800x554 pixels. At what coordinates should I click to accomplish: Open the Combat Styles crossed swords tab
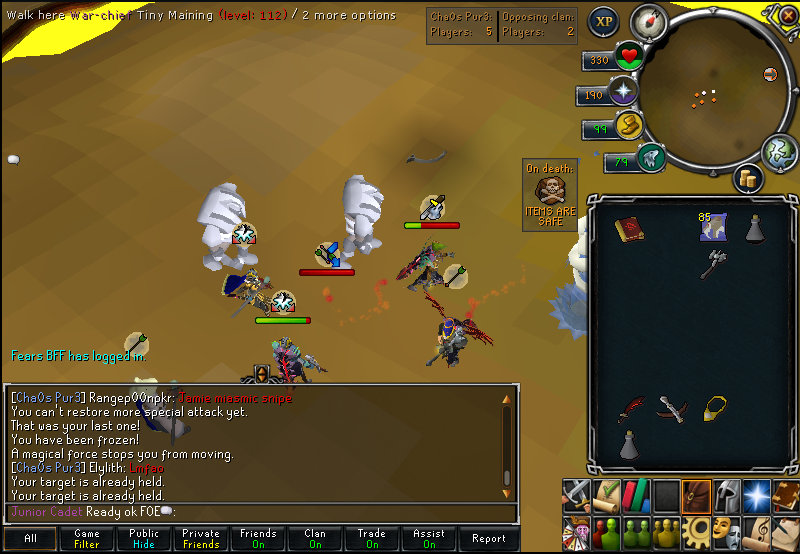coord(576,494)
